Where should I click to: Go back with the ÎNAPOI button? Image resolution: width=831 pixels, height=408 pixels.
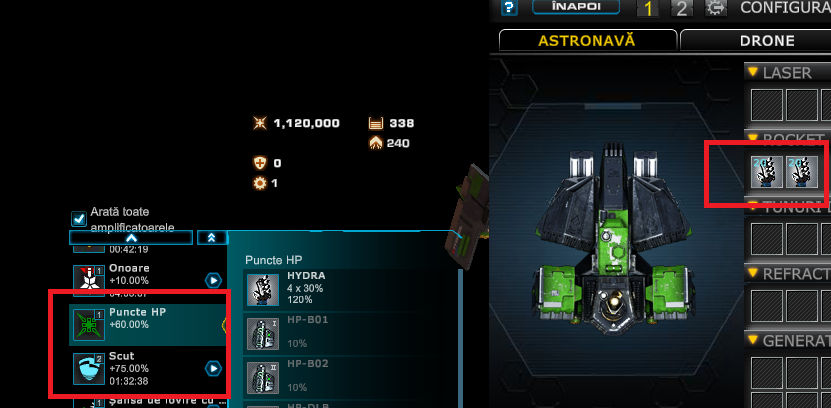[x=569, y=8]
